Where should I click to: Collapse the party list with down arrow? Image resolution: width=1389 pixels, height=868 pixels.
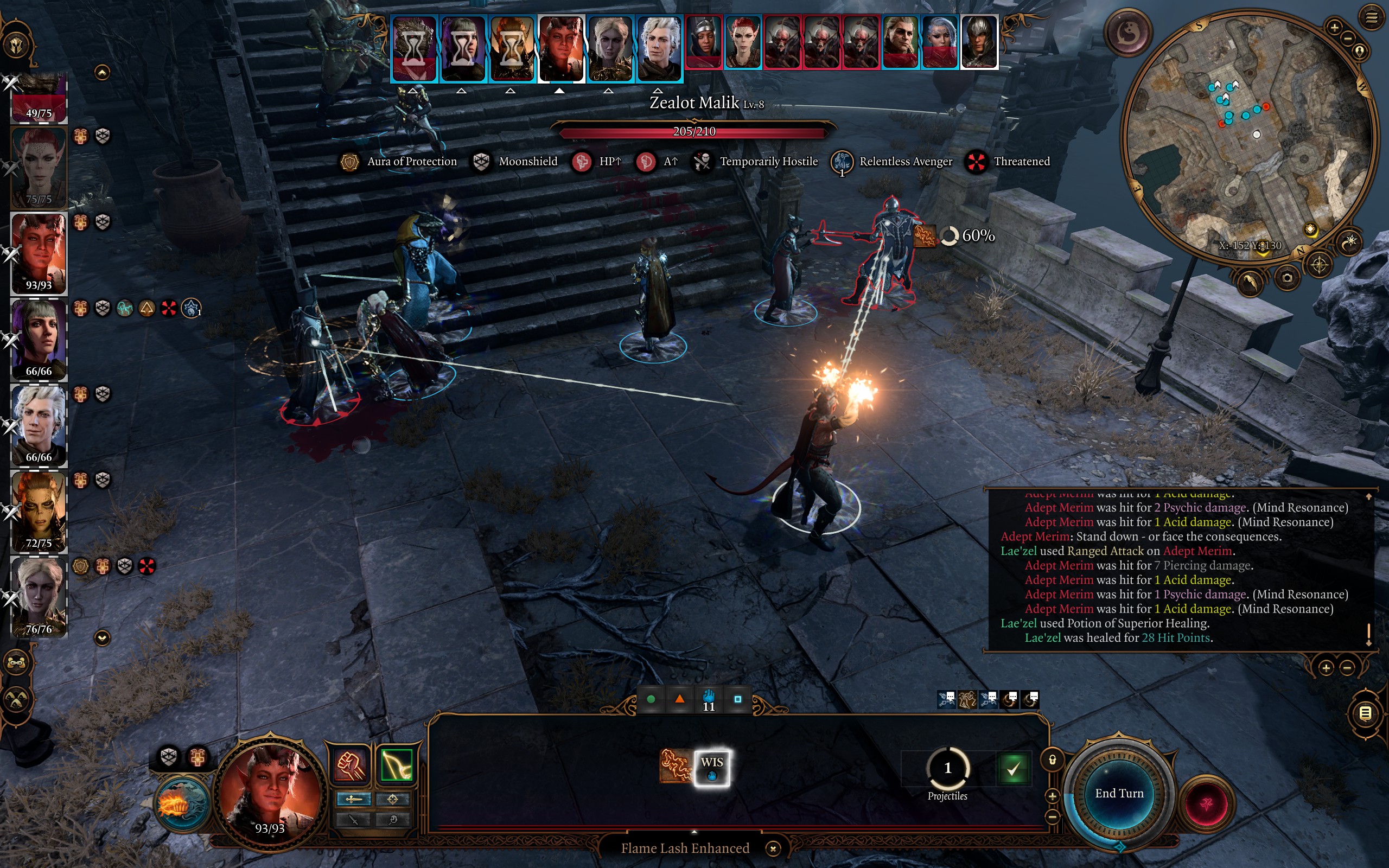coord(102,638)
